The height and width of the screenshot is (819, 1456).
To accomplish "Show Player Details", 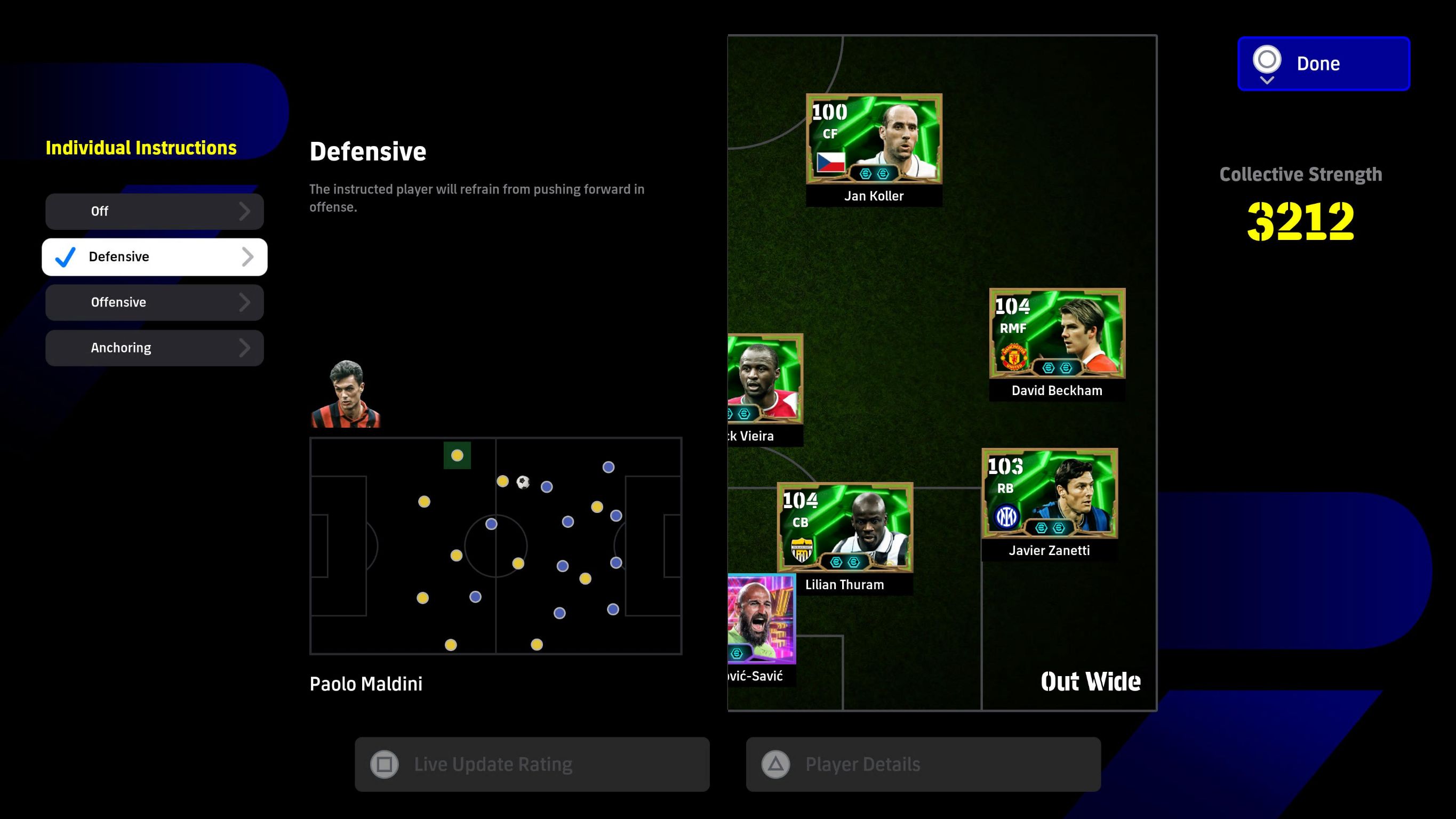I will (923, 764).
